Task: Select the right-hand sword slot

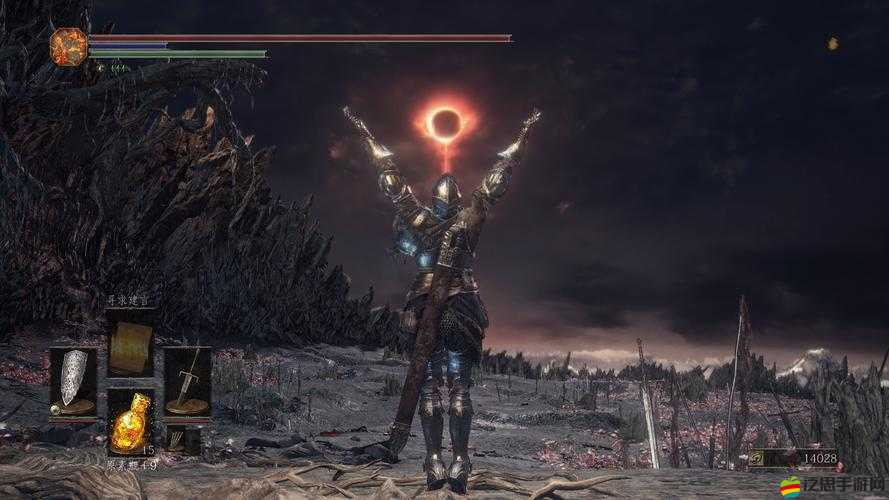Action: [187, 381]
